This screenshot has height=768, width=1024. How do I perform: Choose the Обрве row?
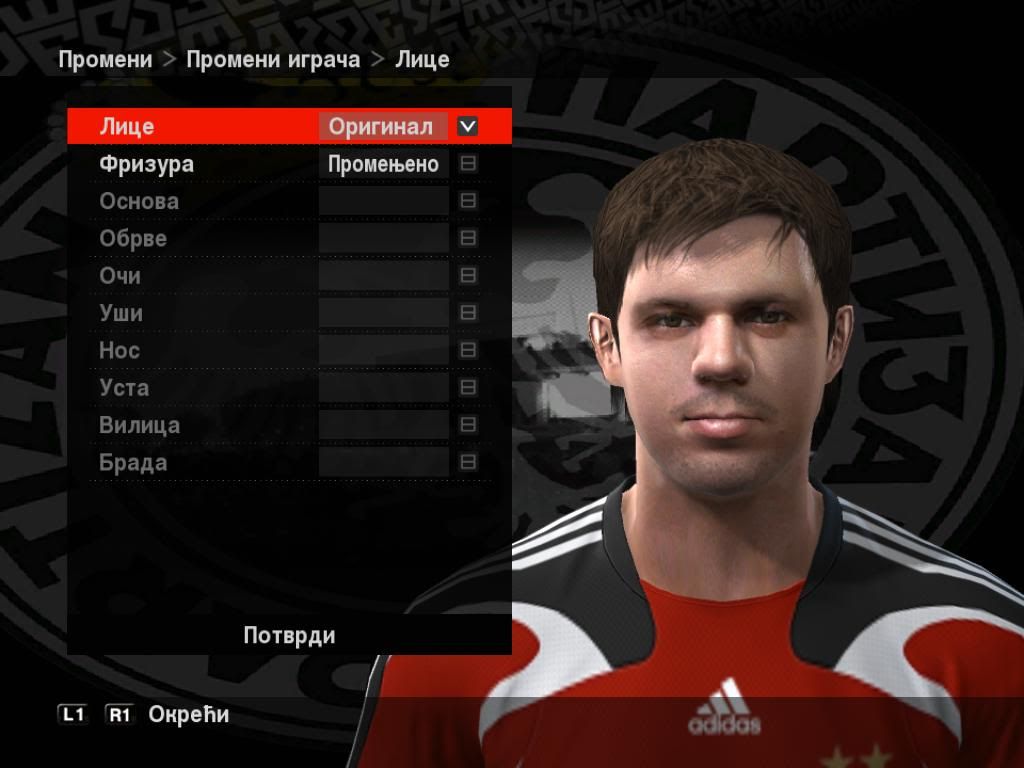(x=133, y=239)
